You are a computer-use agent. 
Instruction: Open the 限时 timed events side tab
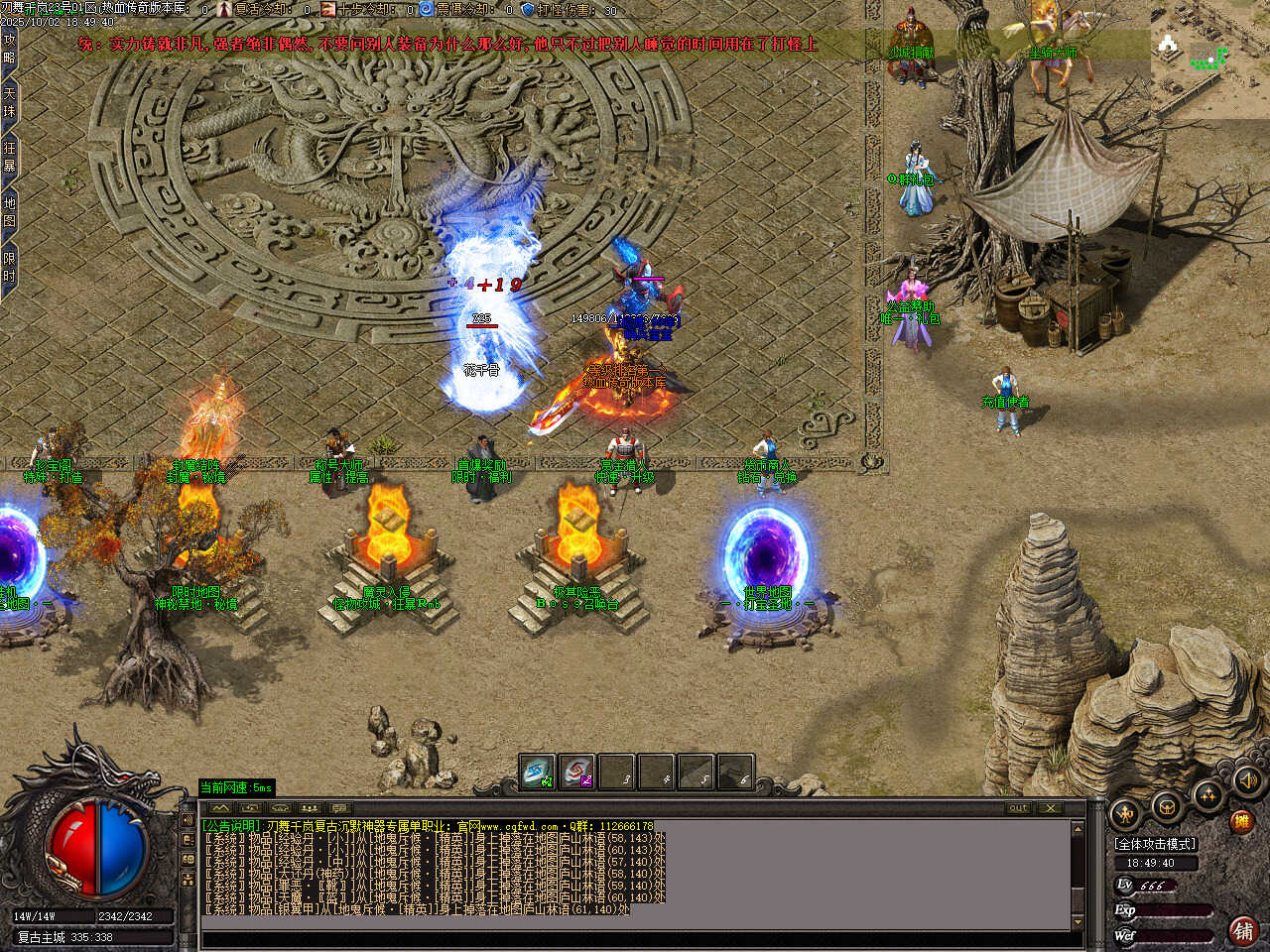(9, 269)
